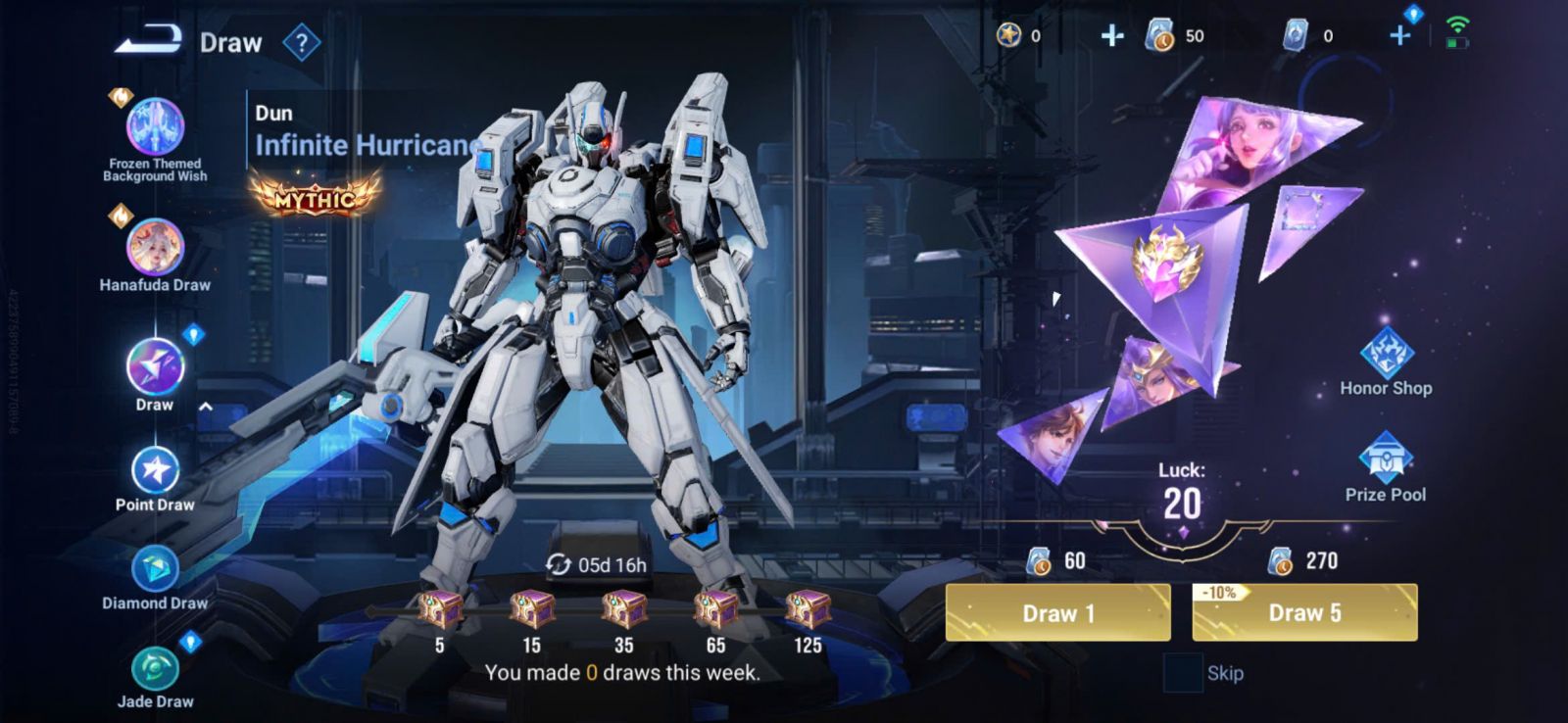Select the Draw tab icon
The height and width of the screenshot is (723, 1568).
pos(155,367)
